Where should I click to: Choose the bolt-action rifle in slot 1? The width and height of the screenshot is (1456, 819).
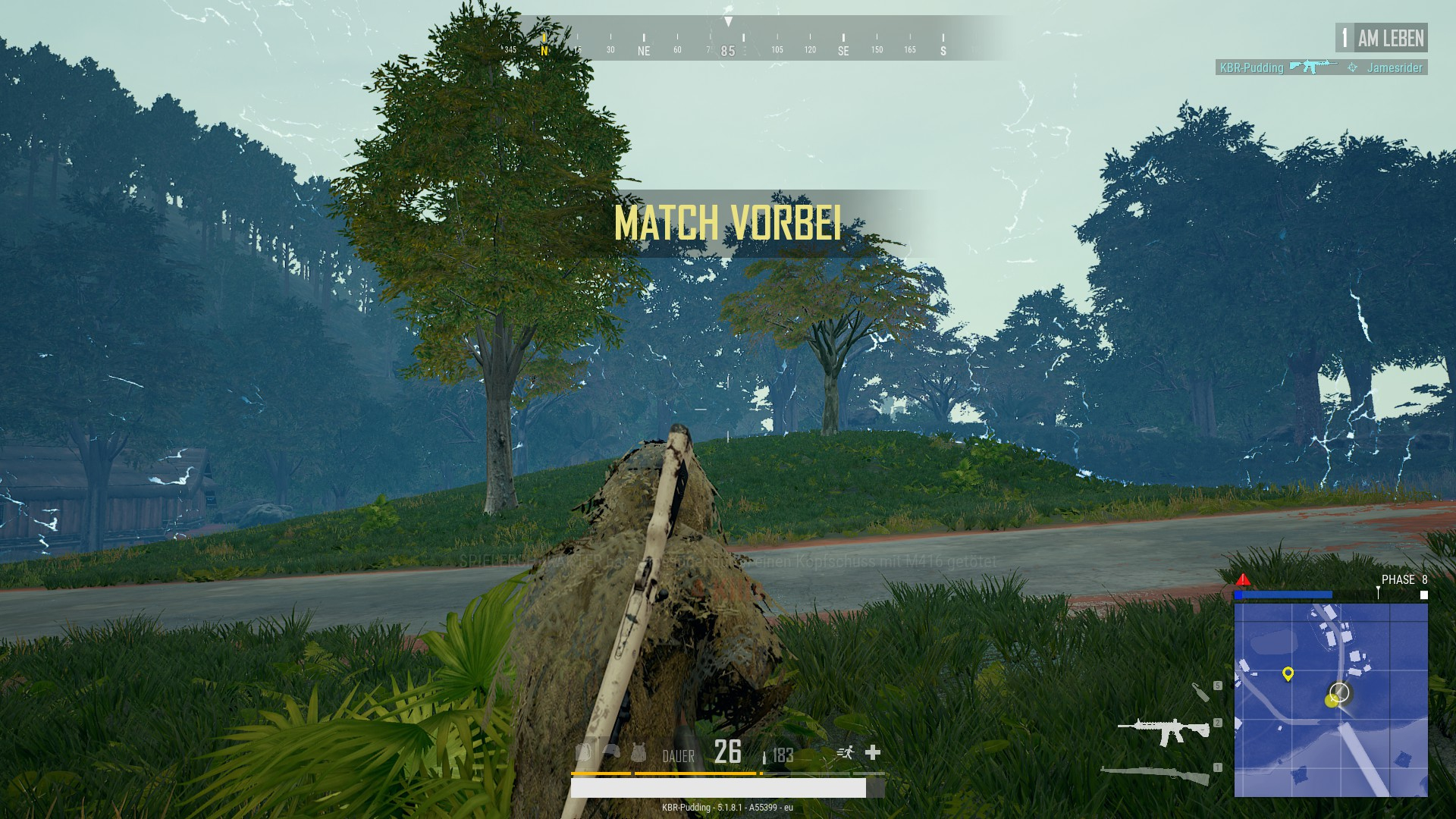point(1155,775)
